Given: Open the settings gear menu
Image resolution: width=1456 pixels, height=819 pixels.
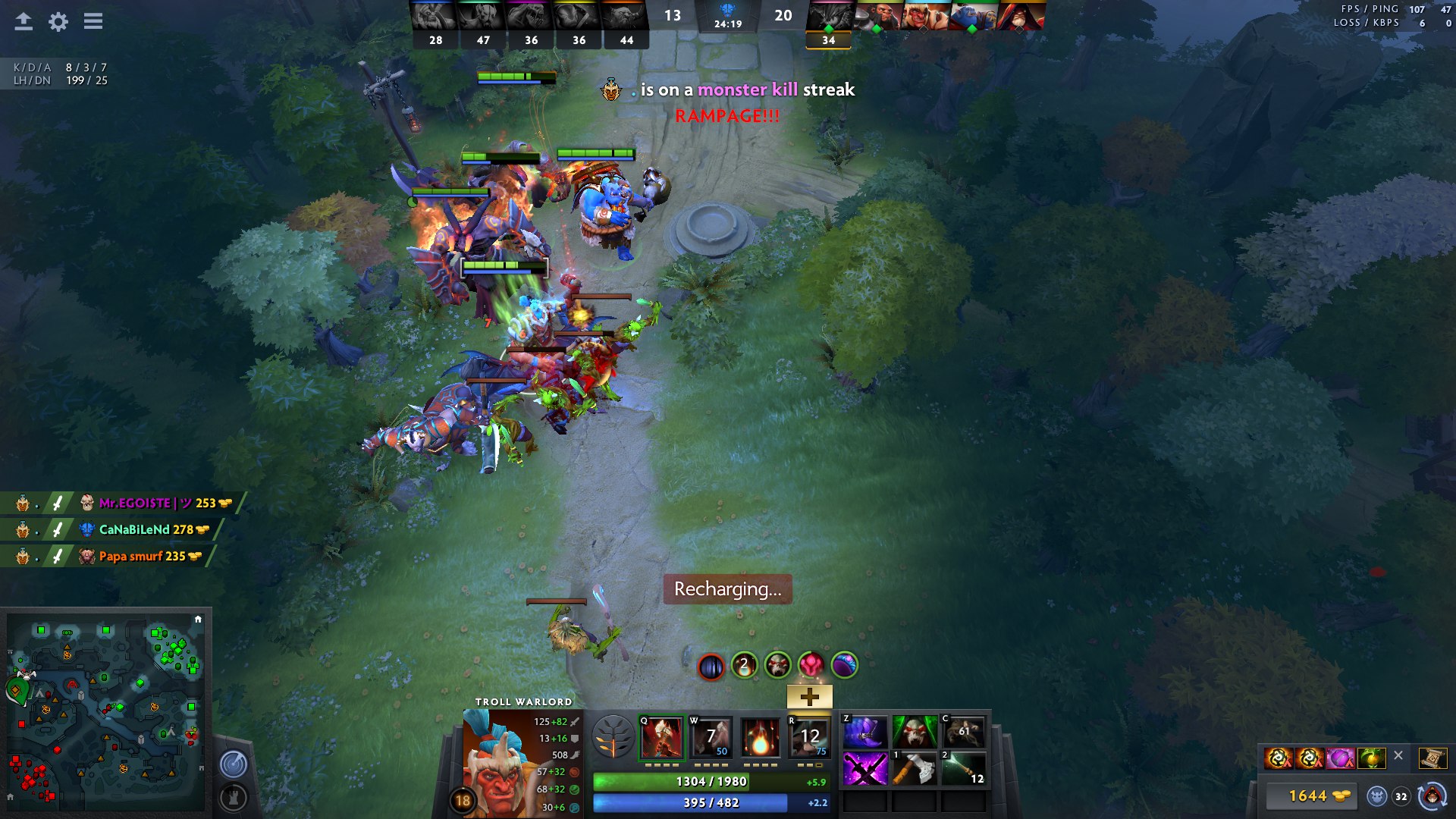Looking at the screenshot, I should [58, 21].
